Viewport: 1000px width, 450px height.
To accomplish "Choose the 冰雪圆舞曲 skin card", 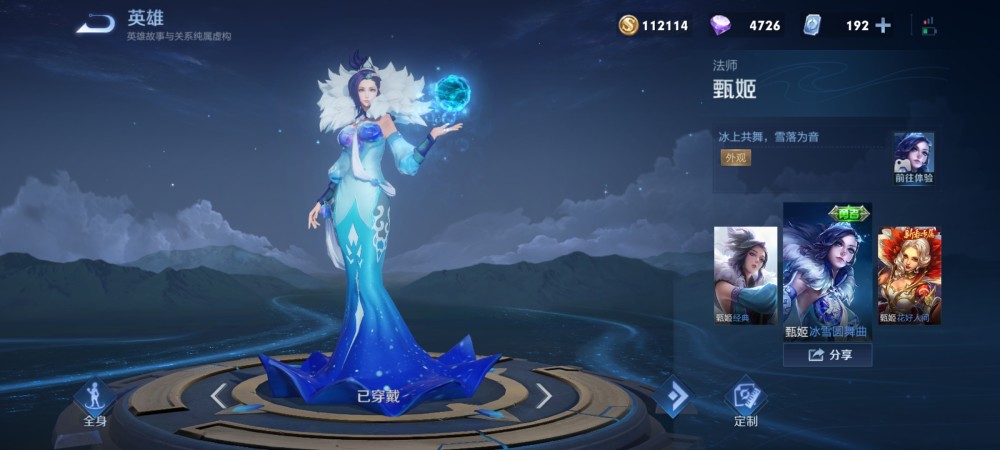I will 827,271.
